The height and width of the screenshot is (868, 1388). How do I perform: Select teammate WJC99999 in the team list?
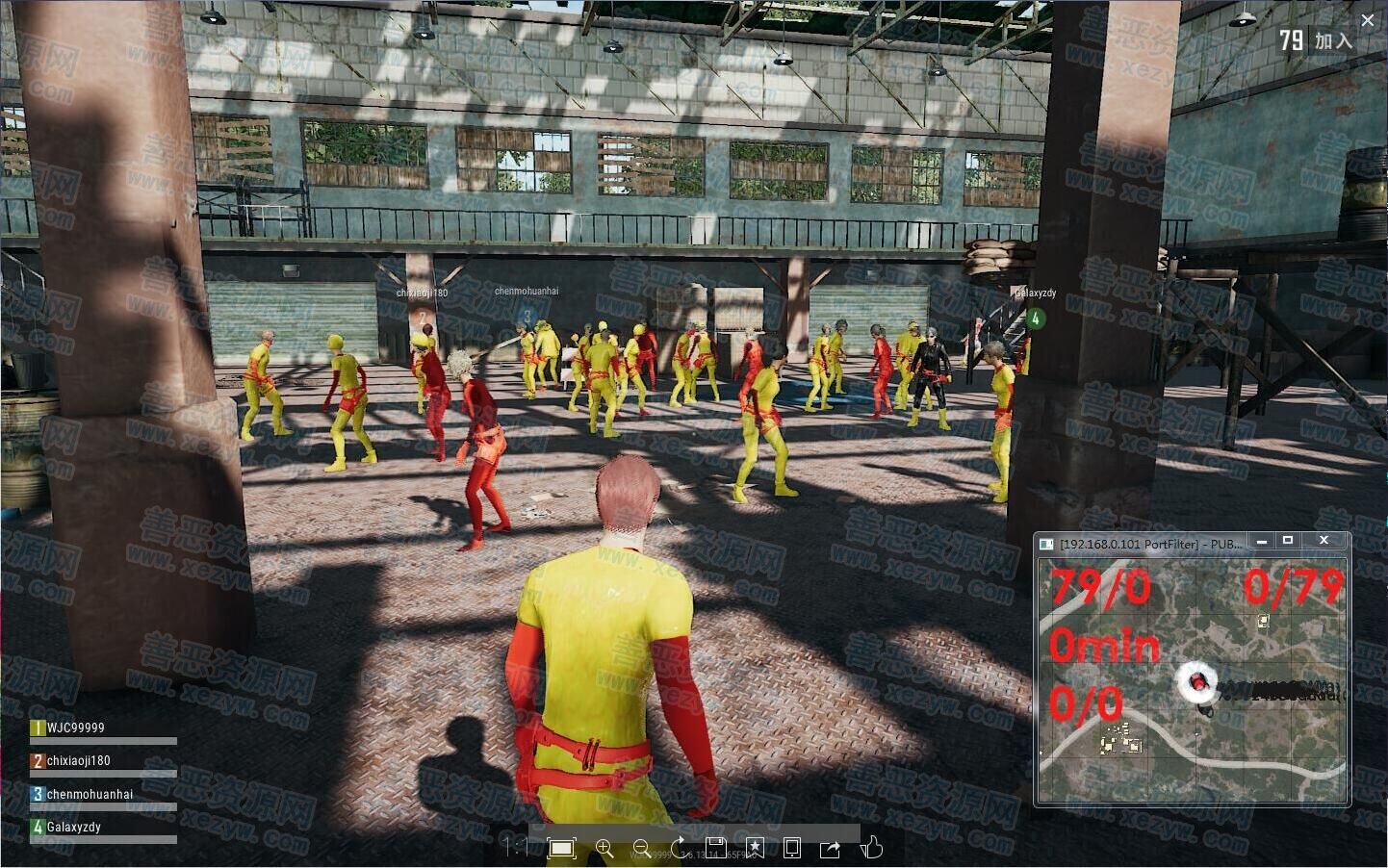pyautogui.click(x=75, y=728)
